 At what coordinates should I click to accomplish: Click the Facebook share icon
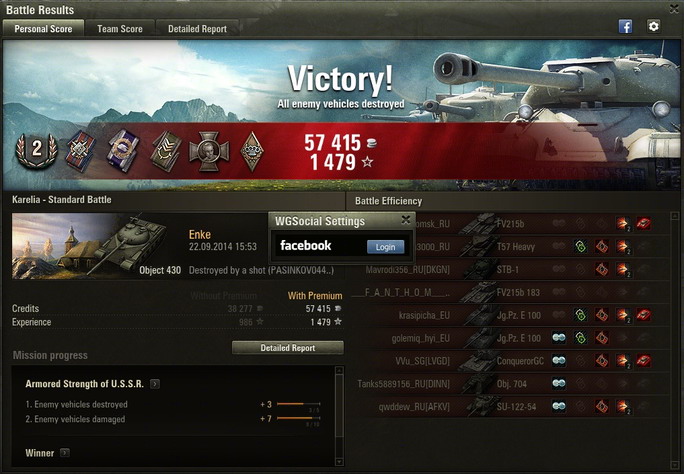626,27
